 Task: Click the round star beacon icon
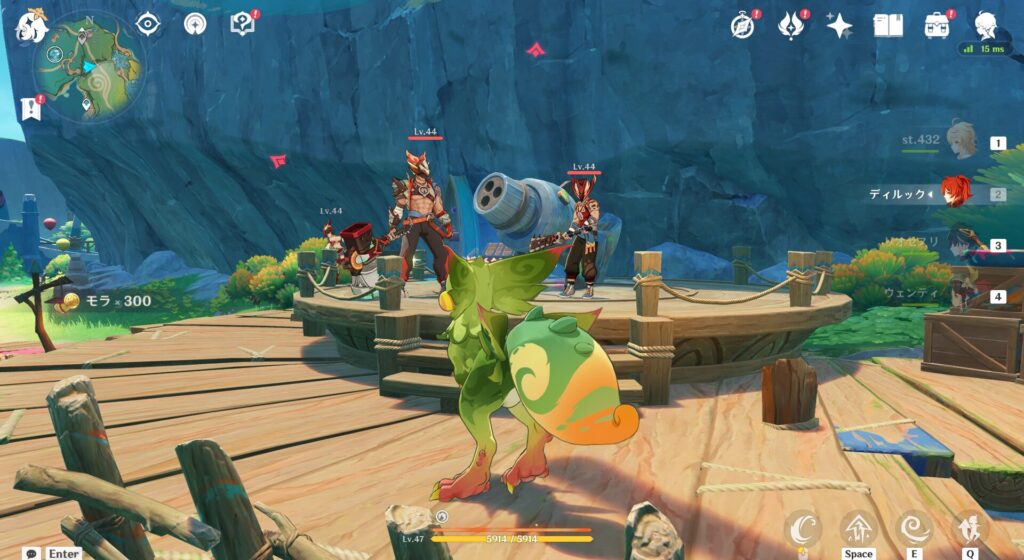[195, 23]
